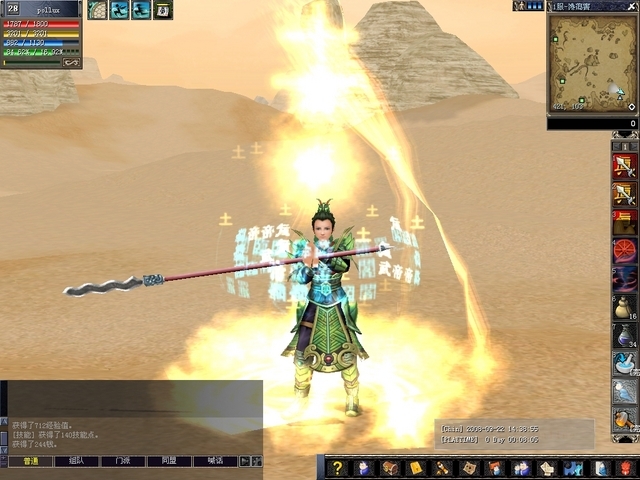
Task: Open the question mark help button
Action: pyautogui.click(x=338, y=468)
